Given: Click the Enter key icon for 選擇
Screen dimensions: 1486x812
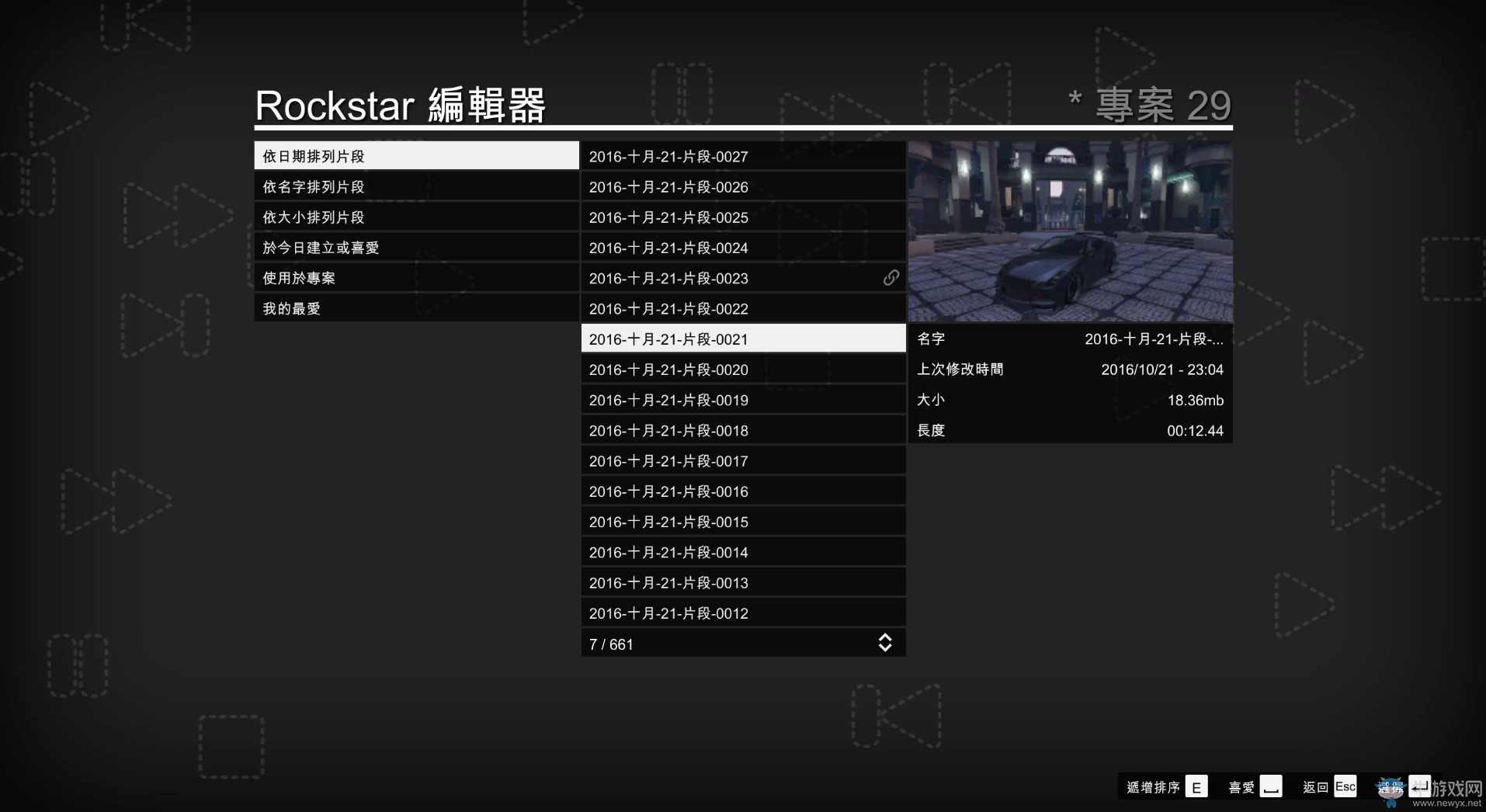Looking at the screenshot, I should click(1422, 786).
